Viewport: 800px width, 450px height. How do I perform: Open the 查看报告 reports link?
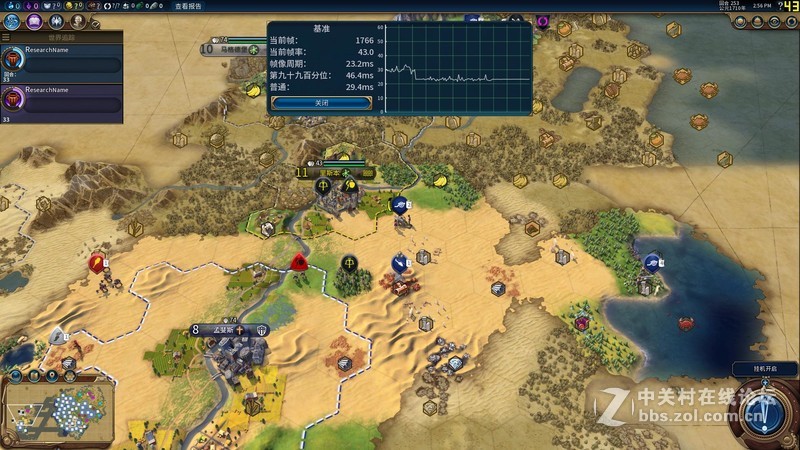188,6
